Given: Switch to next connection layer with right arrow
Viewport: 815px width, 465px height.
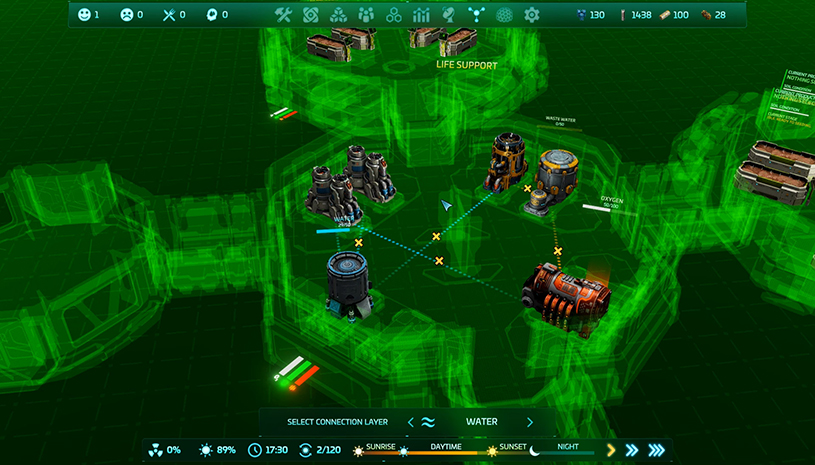Looking at the screenshot, I should coord(530,422).
